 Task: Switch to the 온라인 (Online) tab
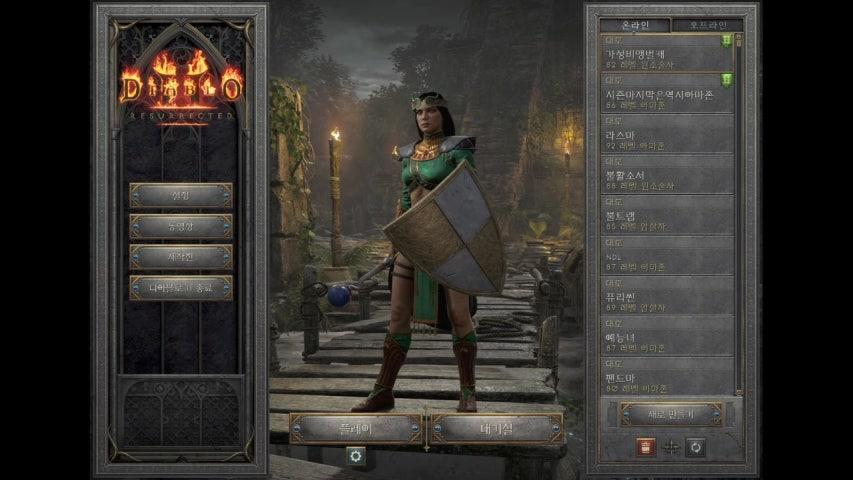click(x=635, y=25)
